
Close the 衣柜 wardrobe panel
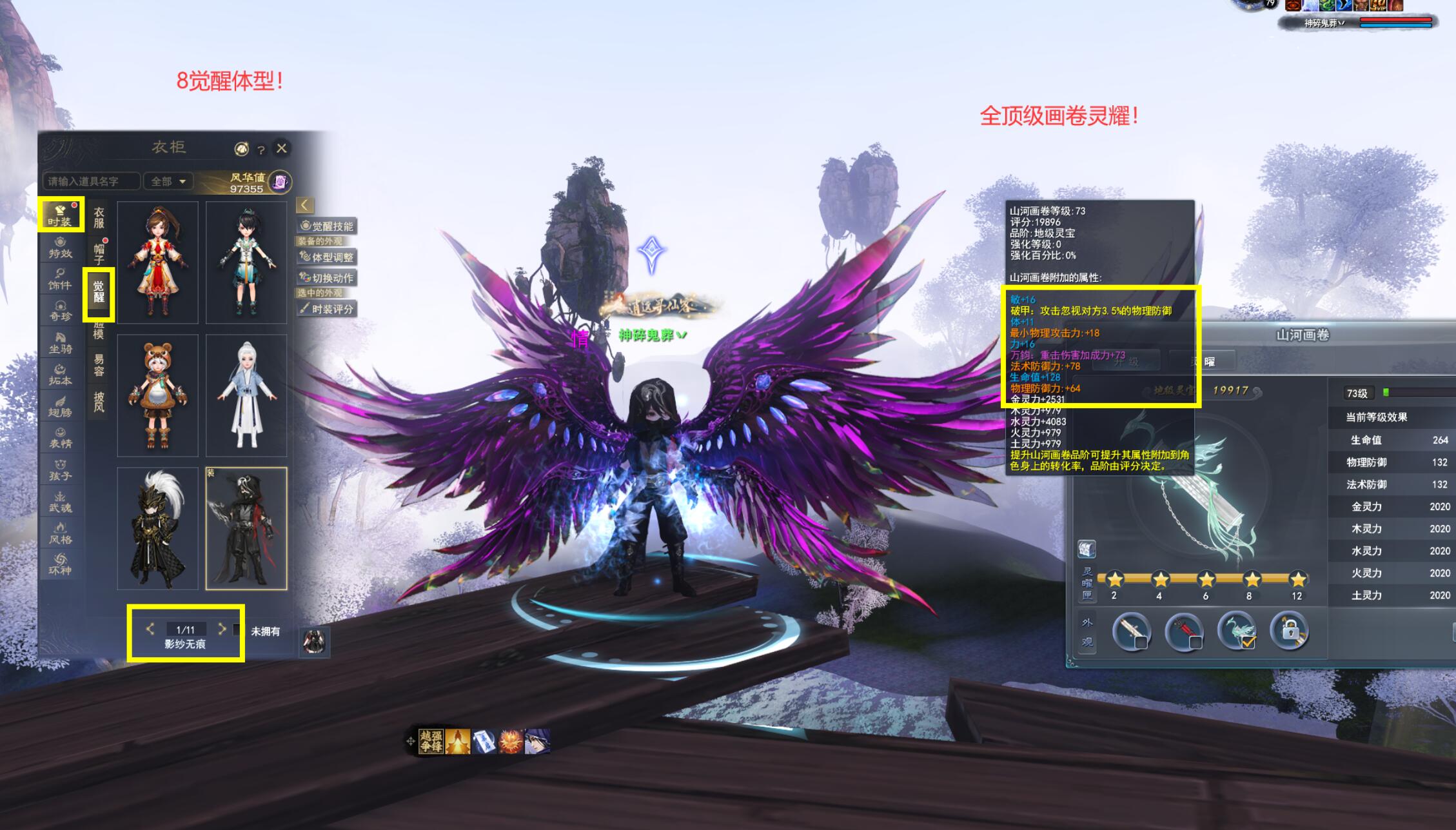pos(282,148)
